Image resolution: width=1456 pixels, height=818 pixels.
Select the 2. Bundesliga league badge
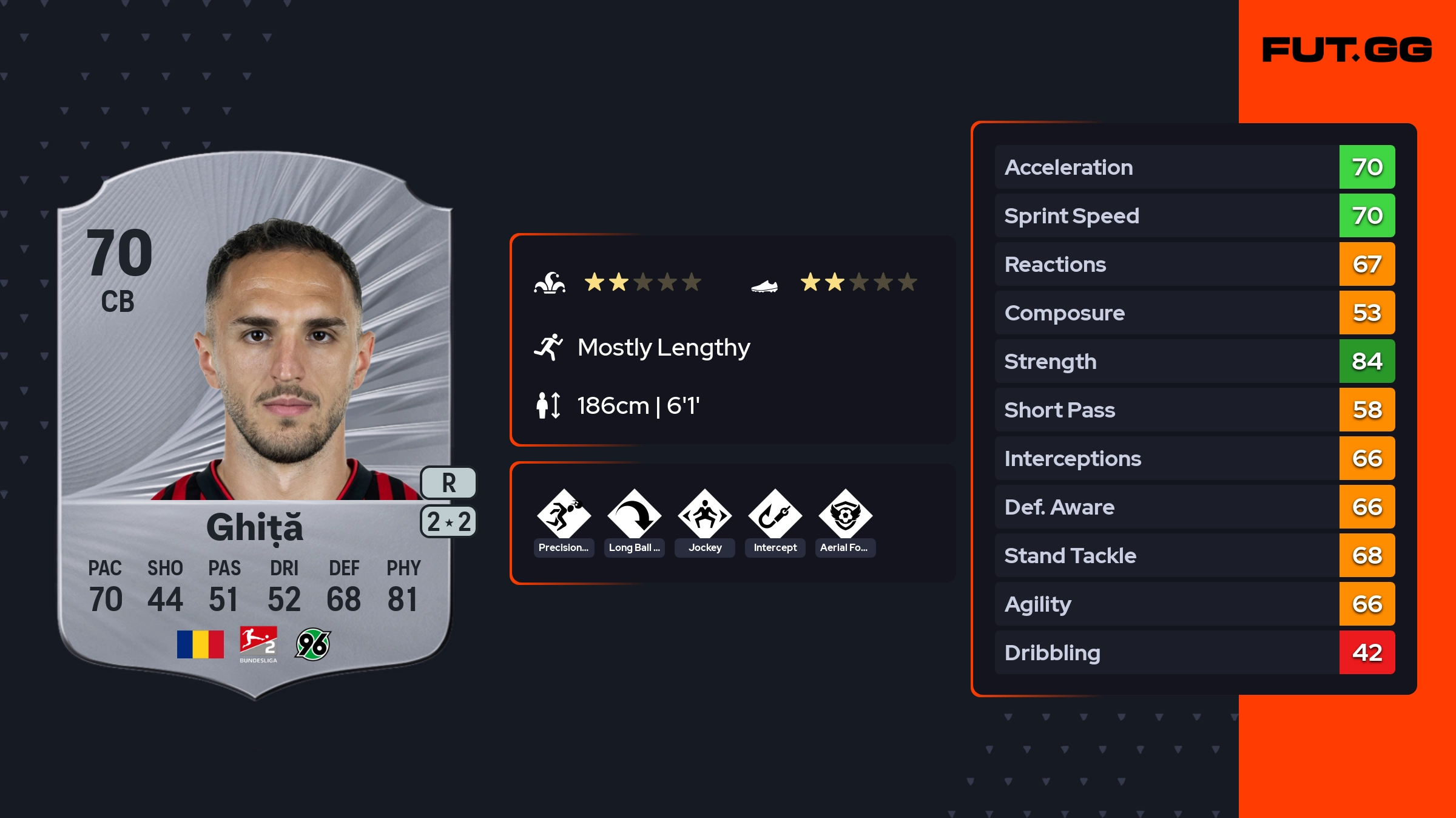point(258,644)
